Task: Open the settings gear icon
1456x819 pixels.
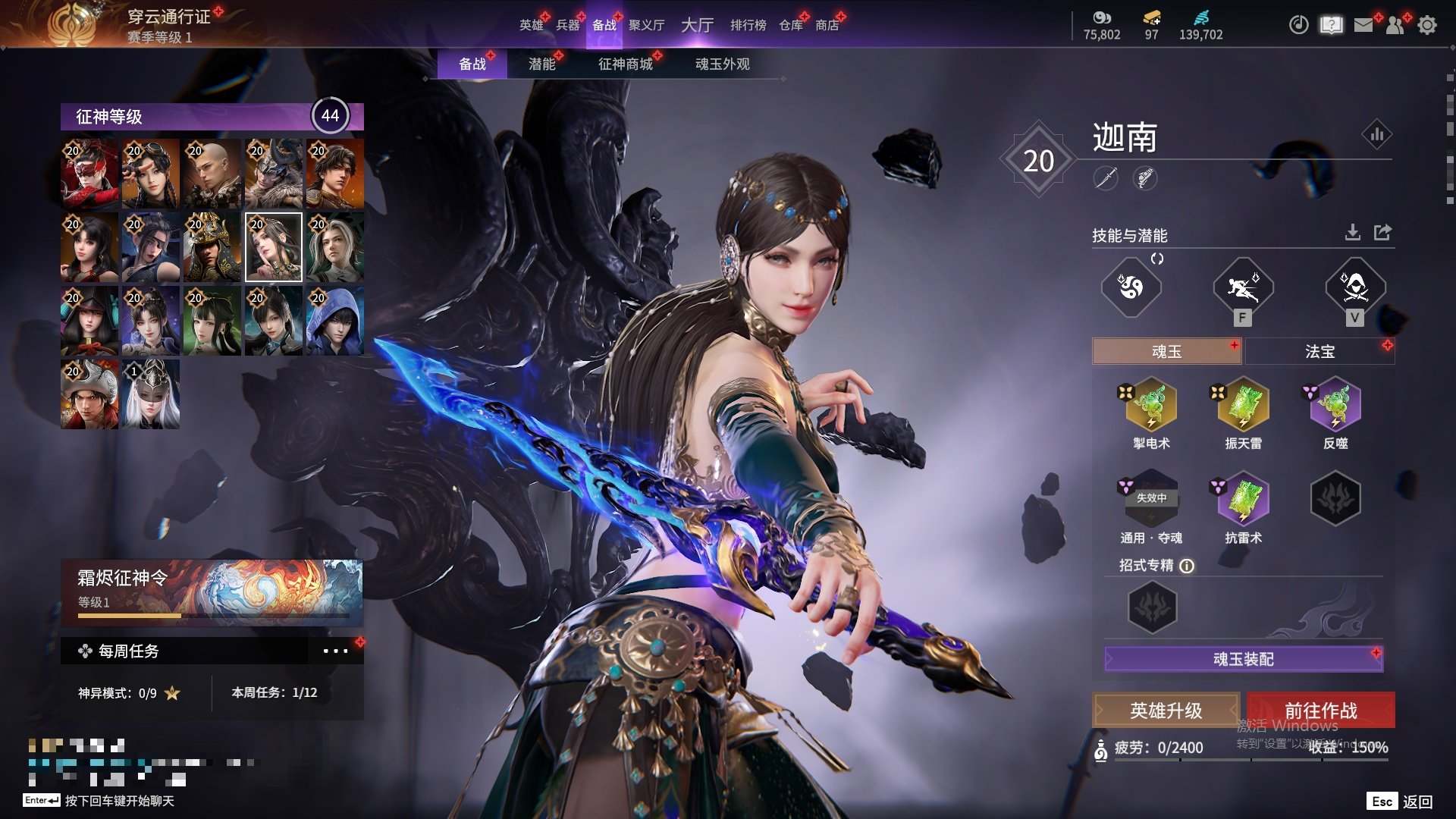Action: coord(1426,25)
